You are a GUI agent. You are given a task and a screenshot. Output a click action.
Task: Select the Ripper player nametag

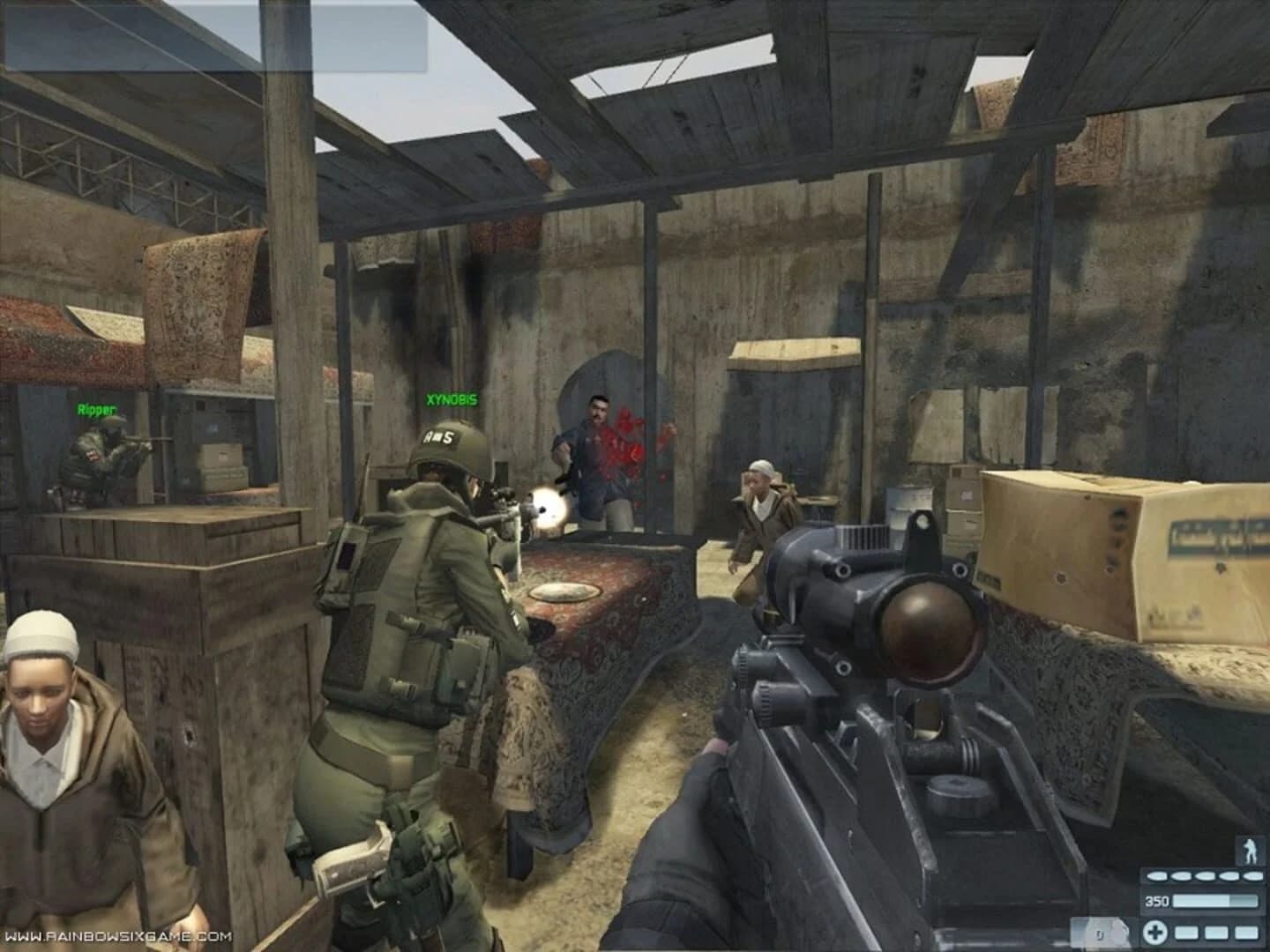tap(94, 409)
